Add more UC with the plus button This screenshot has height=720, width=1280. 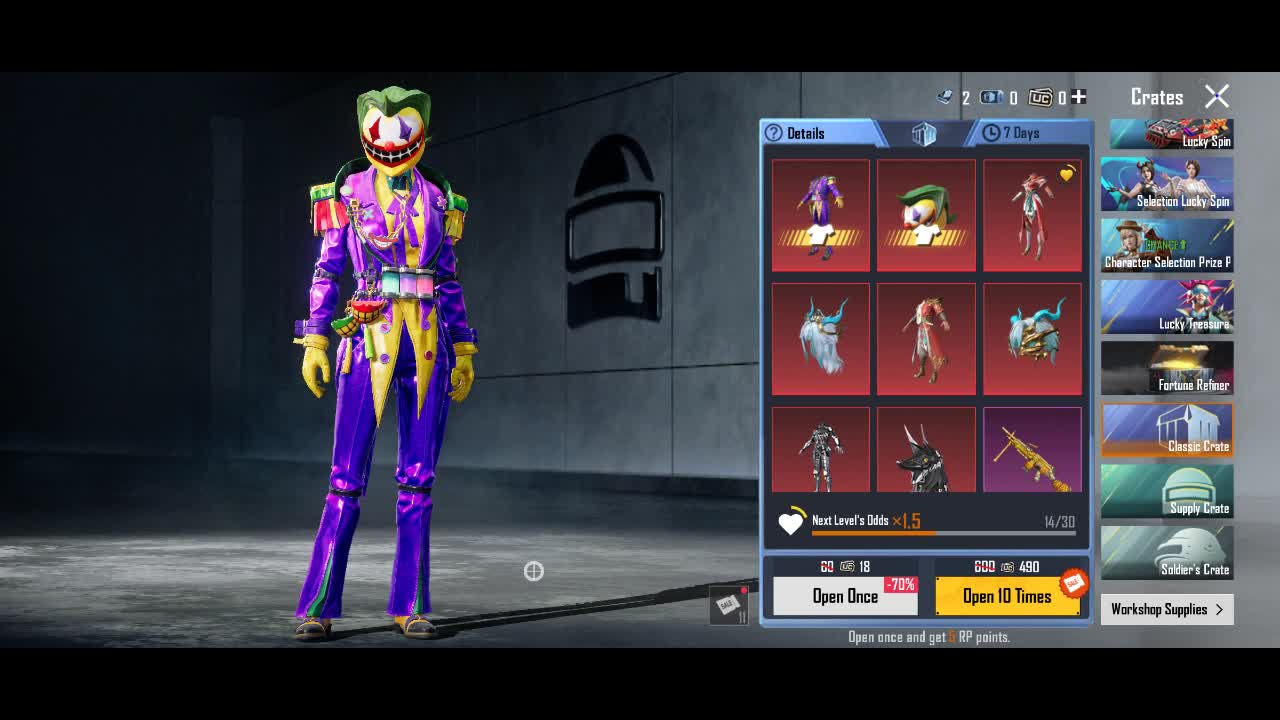coord(1078,97)
